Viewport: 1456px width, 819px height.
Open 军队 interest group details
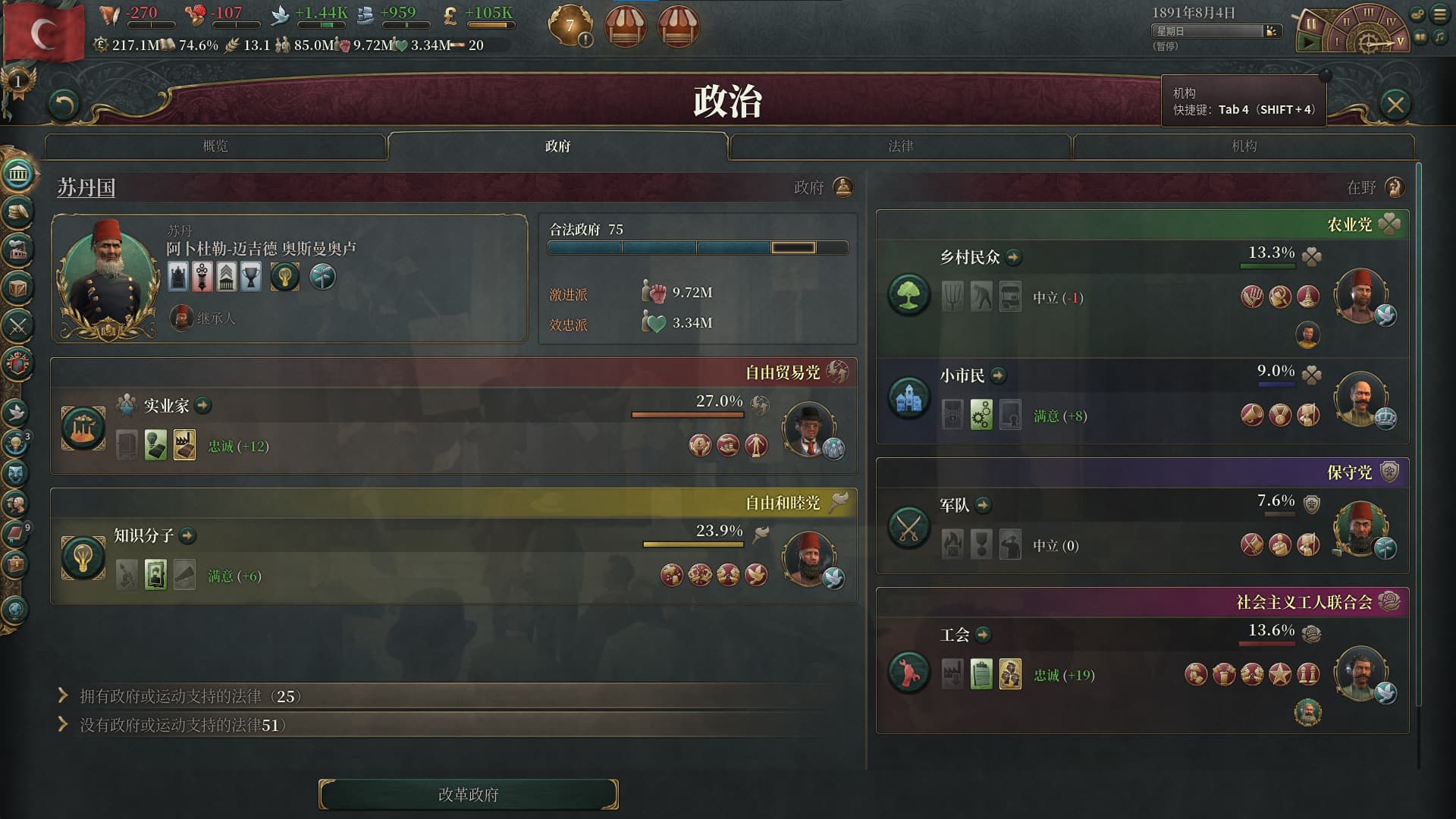984,505
